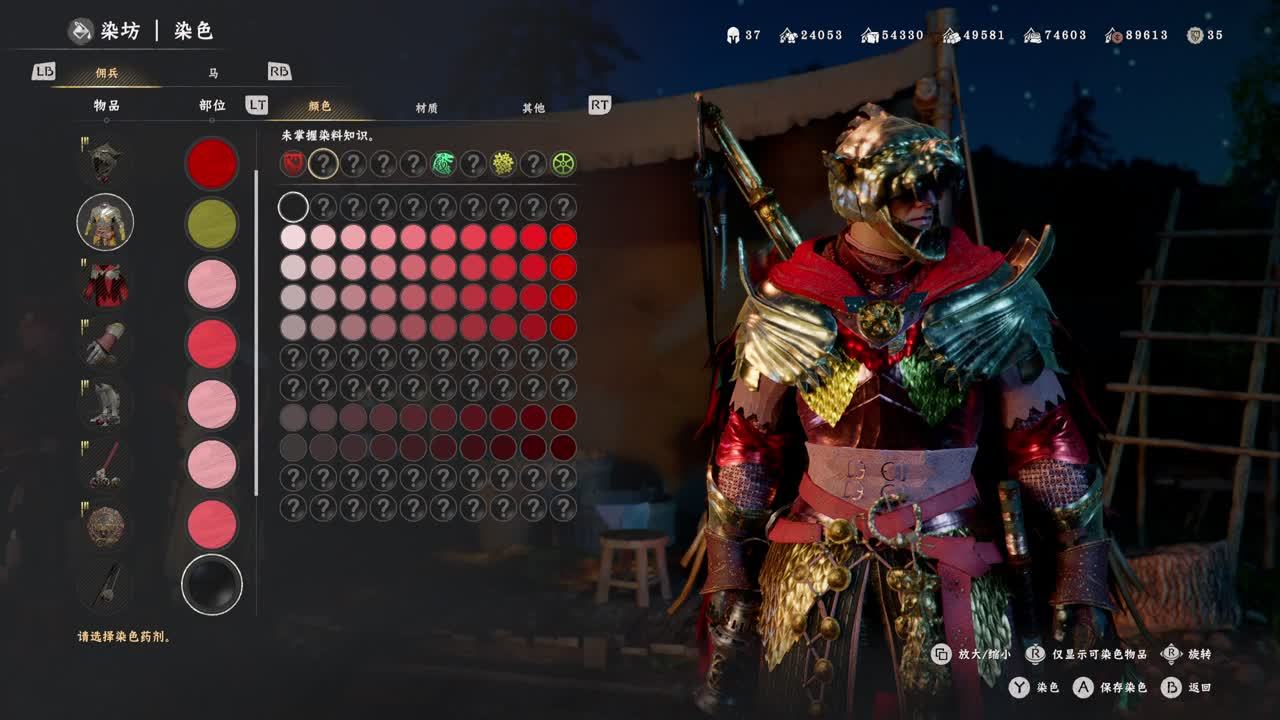
Task: Select the empty dye swatch in the grid
Action: point(293,207)
